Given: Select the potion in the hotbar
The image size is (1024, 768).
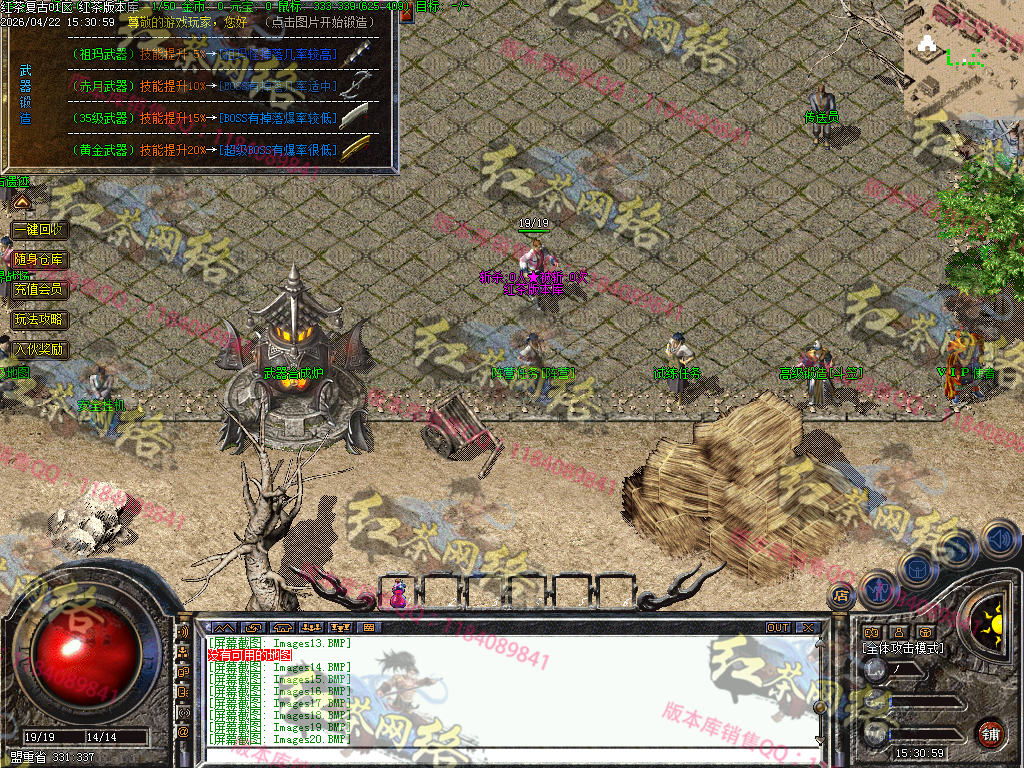Looking at the screenshot, I should (399, 593).
